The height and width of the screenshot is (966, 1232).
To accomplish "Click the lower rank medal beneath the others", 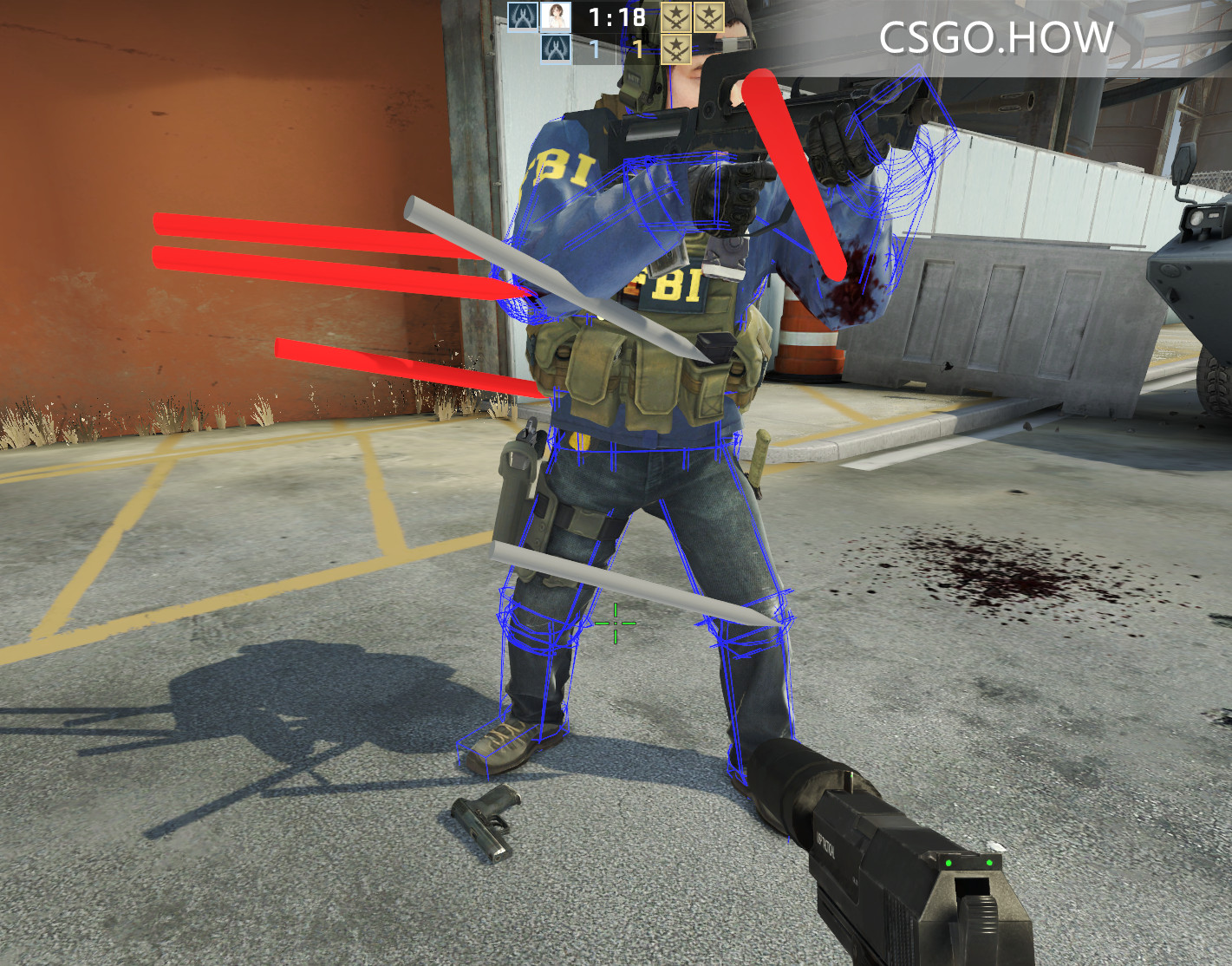I will (675, 49).
